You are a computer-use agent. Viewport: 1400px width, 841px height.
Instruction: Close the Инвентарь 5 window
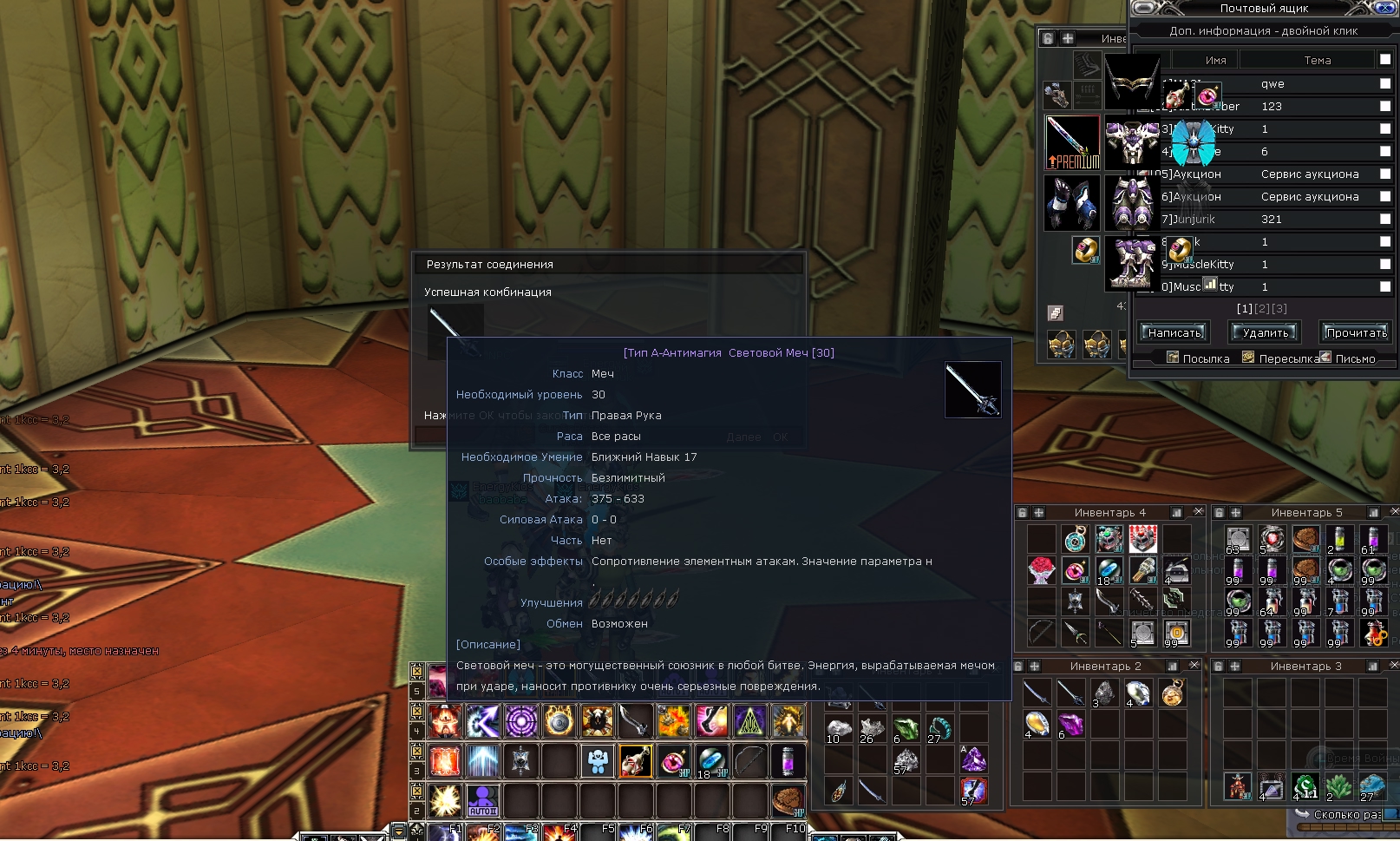(1395, 512)
